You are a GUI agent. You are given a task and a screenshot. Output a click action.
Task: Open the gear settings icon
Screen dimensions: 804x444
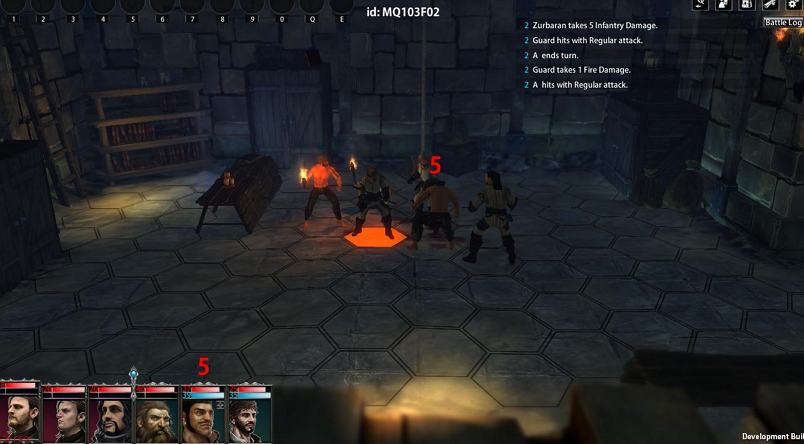tap(795, 5)
